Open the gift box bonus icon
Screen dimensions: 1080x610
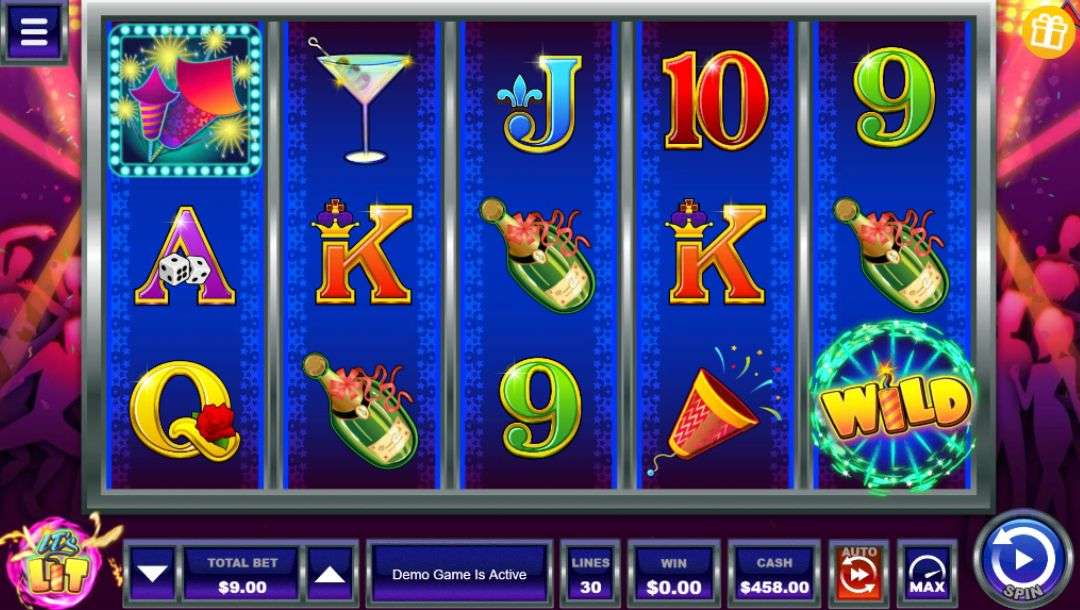click(x=1048, y=30)
